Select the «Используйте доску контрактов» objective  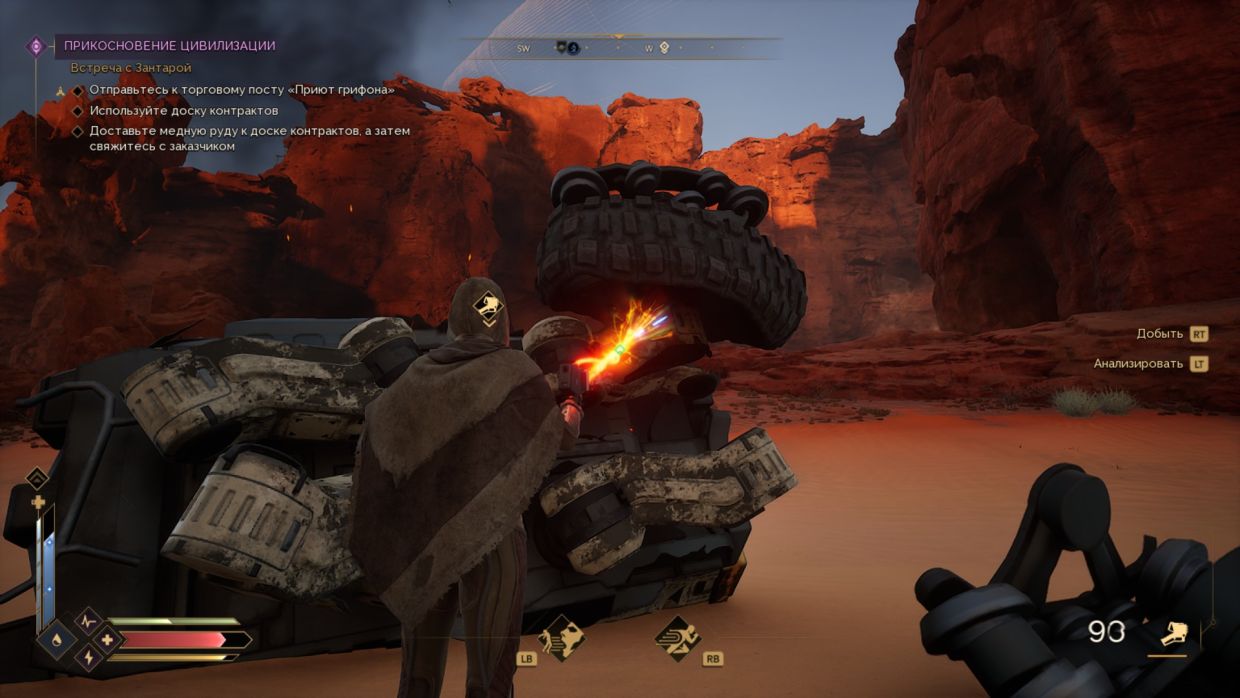point(183,110)
